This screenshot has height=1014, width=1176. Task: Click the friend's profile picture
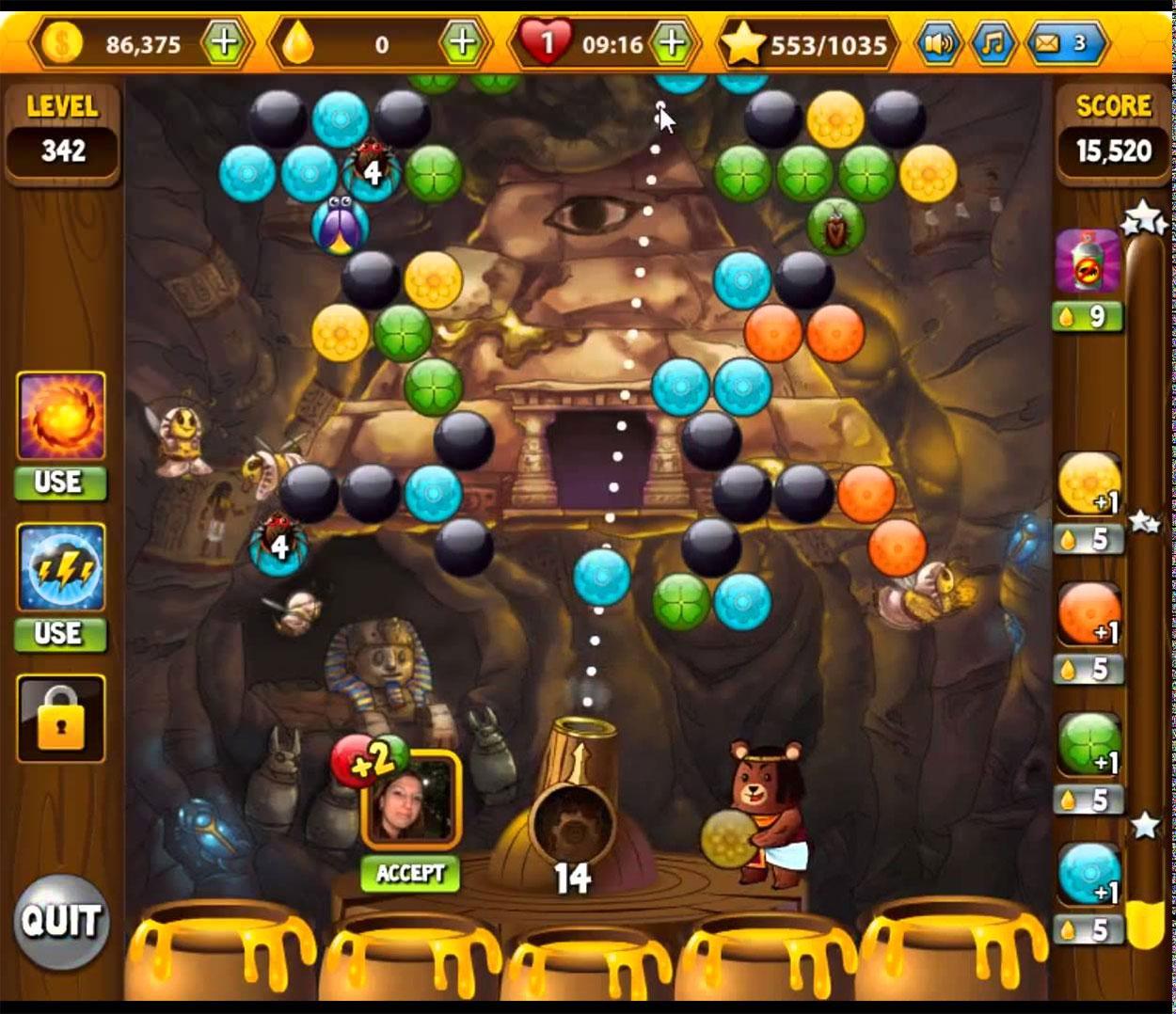click(412, 800)
